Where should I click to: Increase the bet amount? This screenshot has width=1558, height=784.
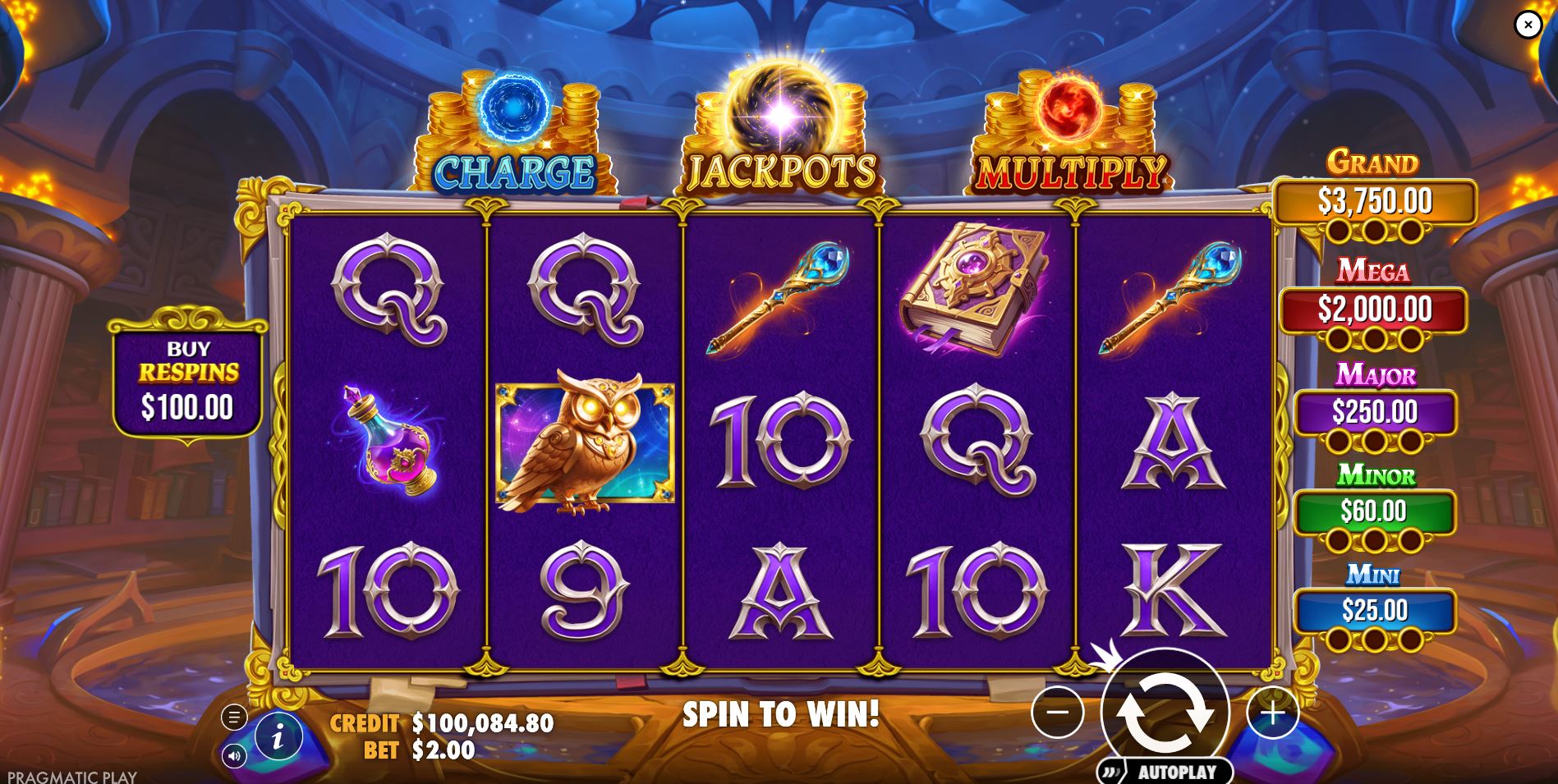(x=1272, y=713)
